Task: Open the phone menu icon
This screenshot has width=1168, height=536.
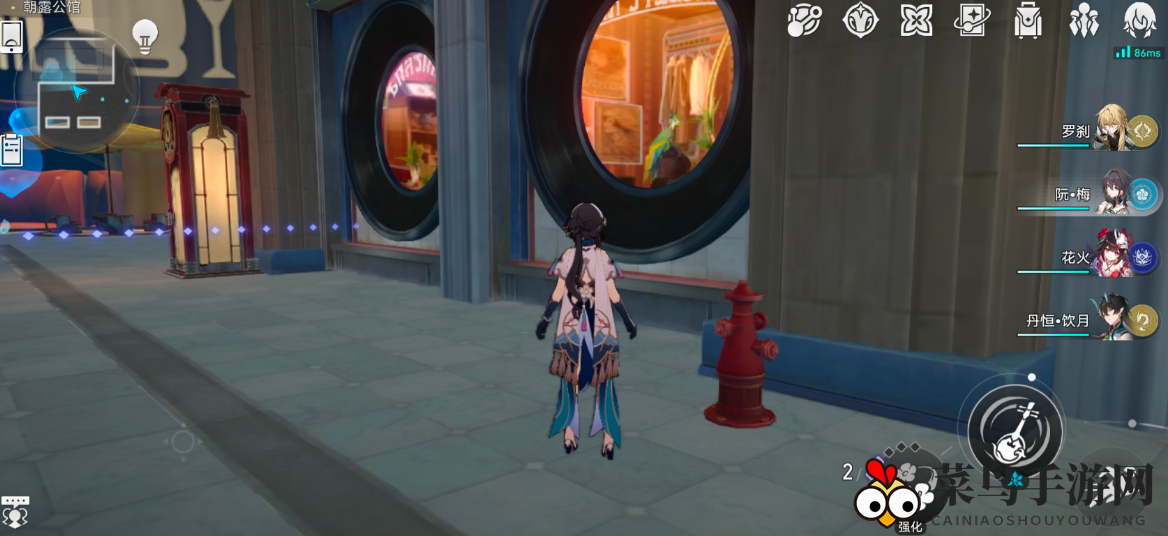Action: (13, 37)
